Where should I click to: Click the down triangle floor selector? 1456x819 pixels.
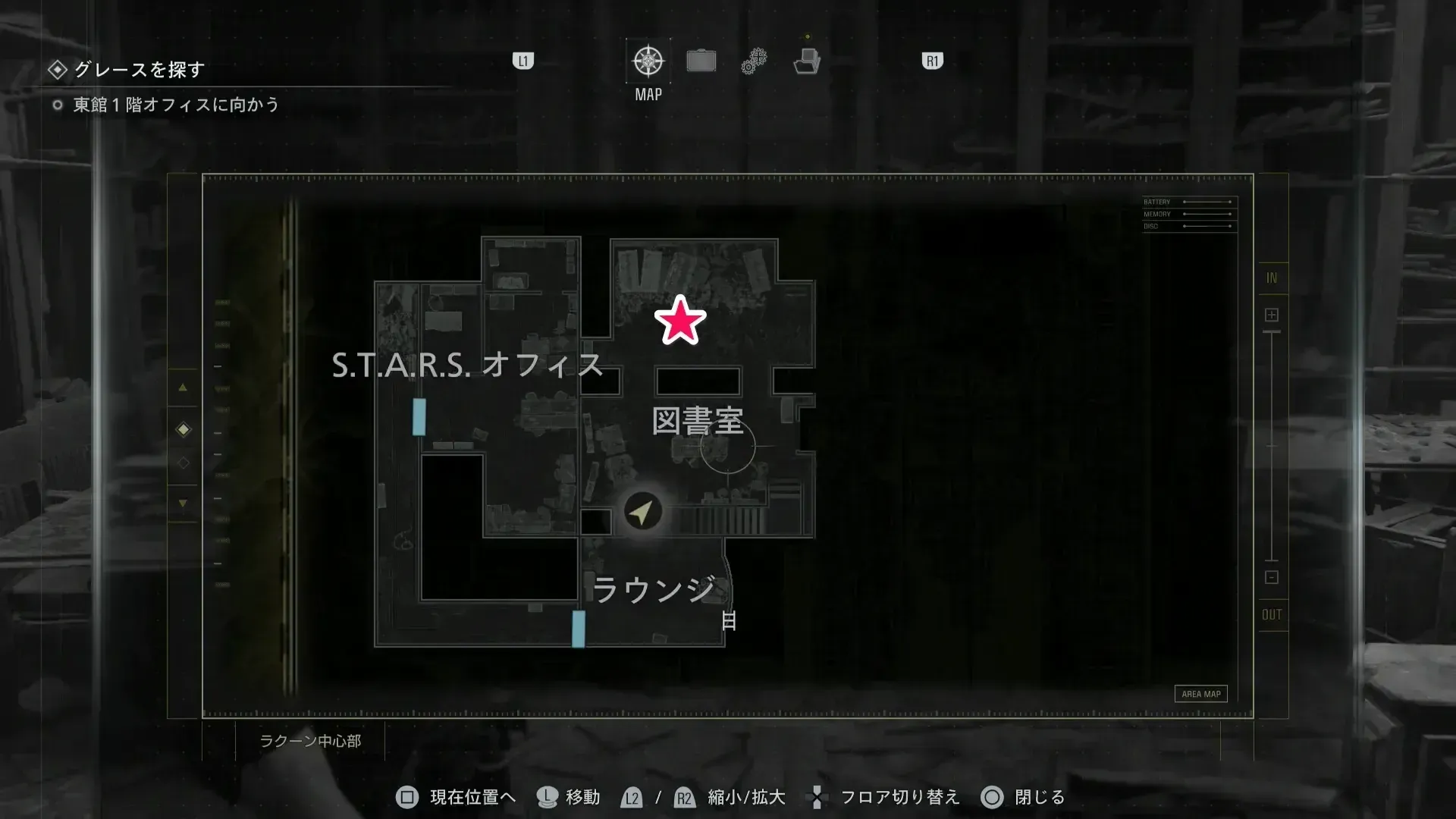pyautogui.click(x=183, y=503)
